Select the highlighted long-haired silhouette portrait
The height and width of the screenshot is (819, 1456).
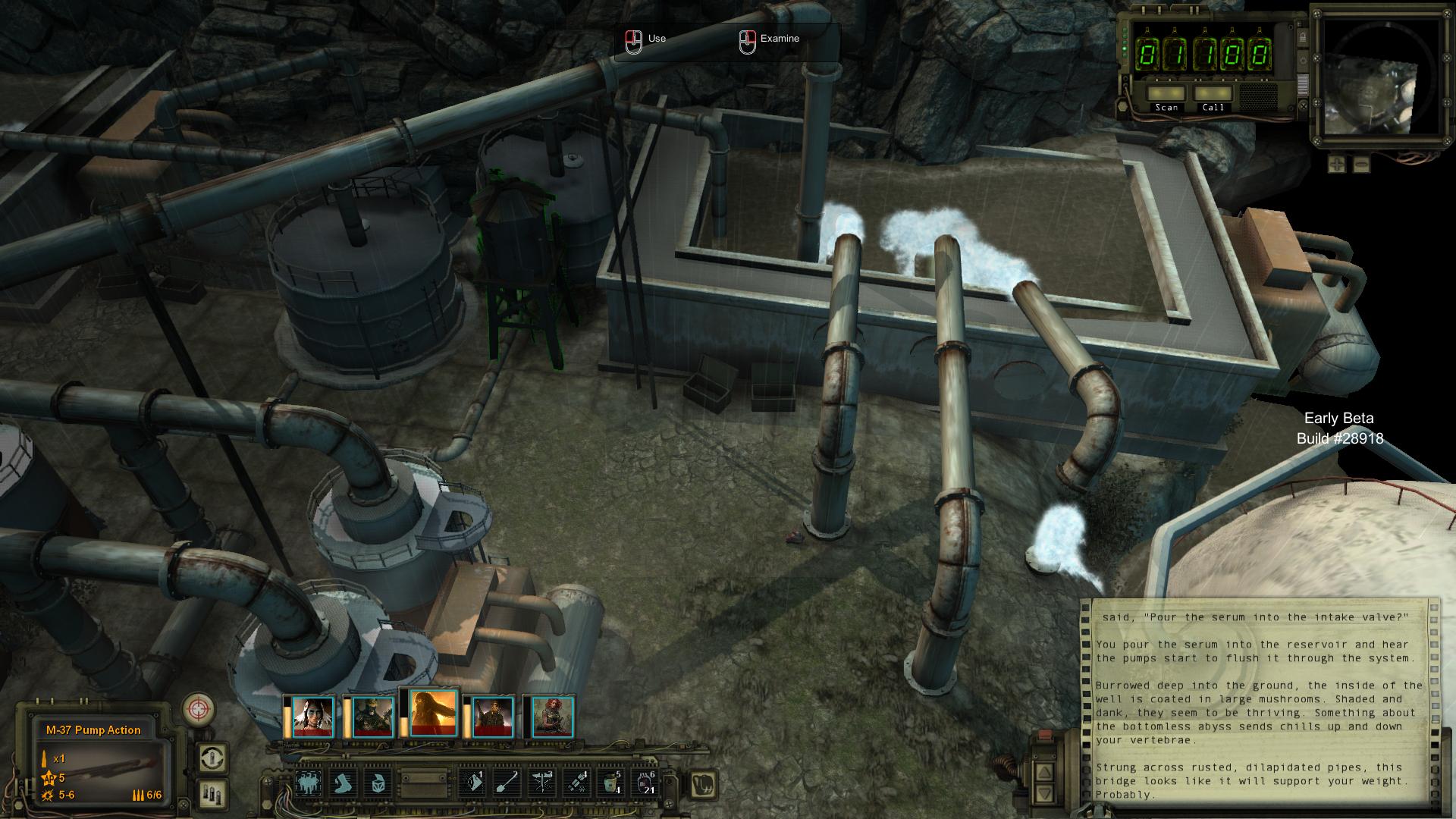coord(433,714)
